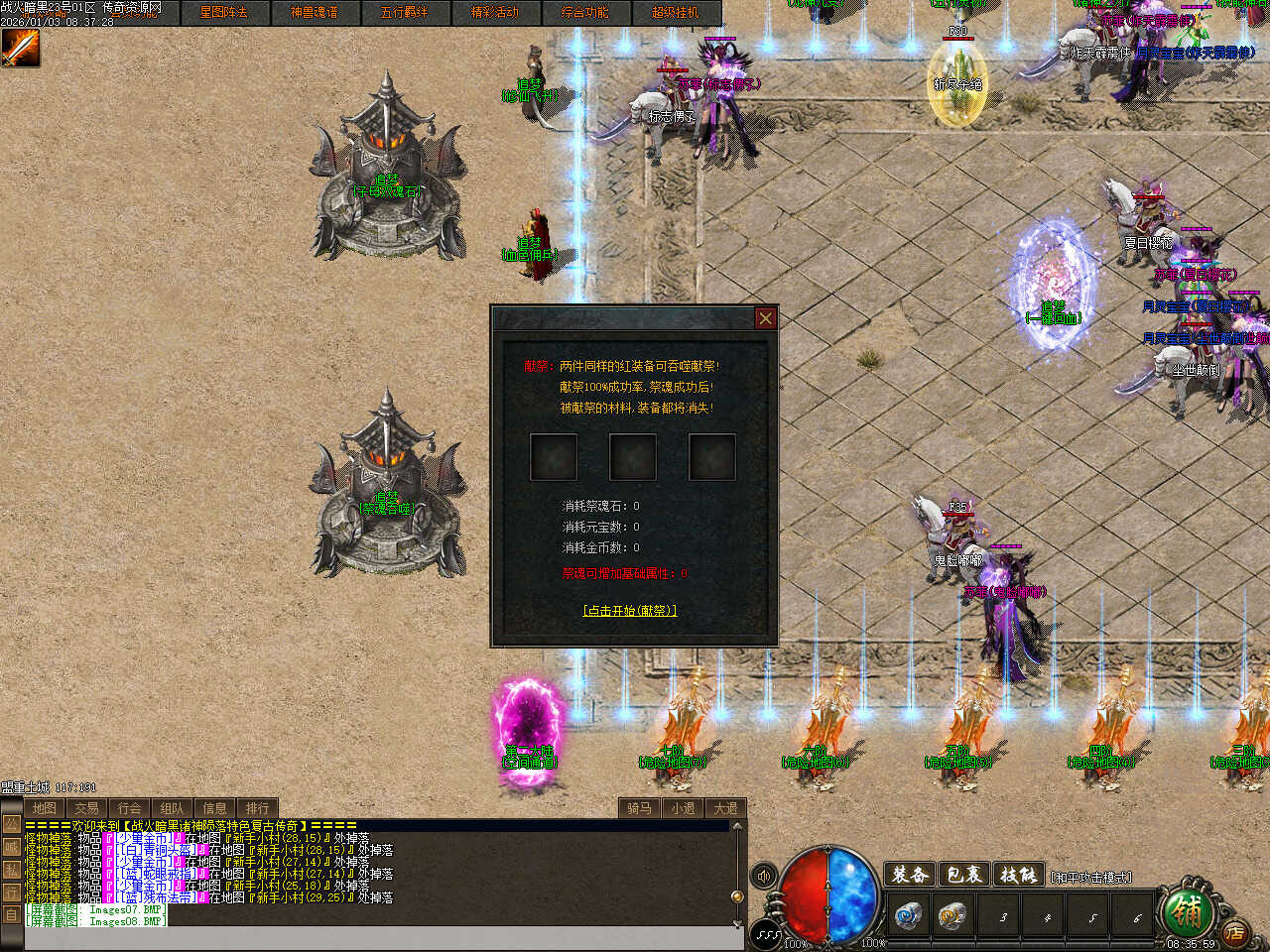Open the green 铺 shop button

click(x=1186, y=909)
